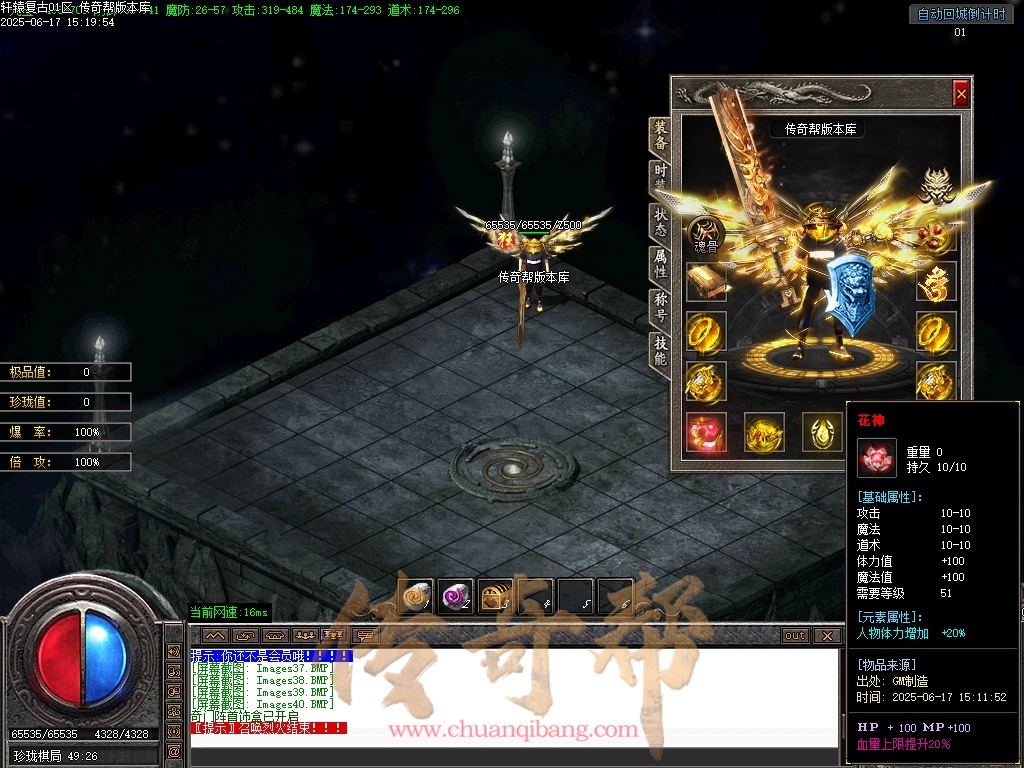Image resolution: width=1024 pixels, height=768 pixels.
Task: Open the treasure chest in hotbar slot 3
Action: pyautogui.click(x=495, y=596)
